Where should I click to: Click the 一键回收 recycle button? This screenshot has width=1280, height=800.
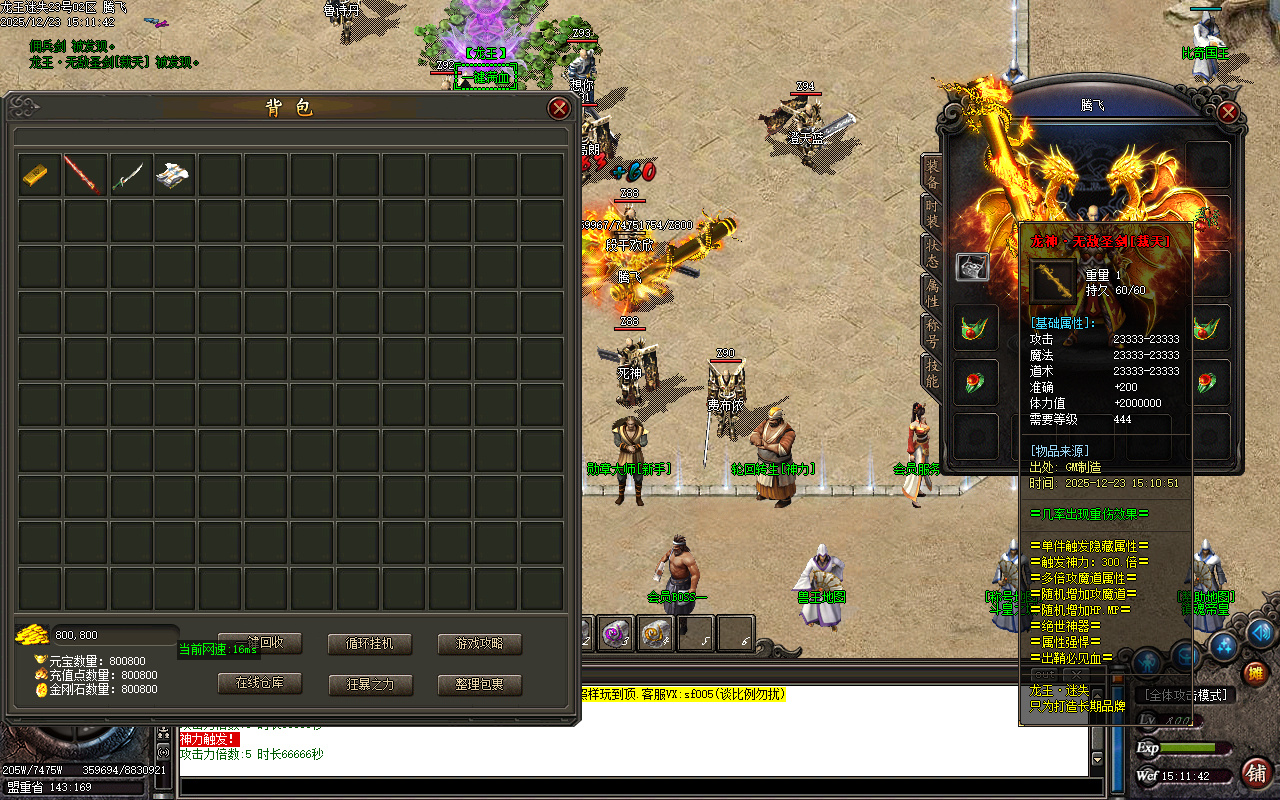(x=260, y=644)
